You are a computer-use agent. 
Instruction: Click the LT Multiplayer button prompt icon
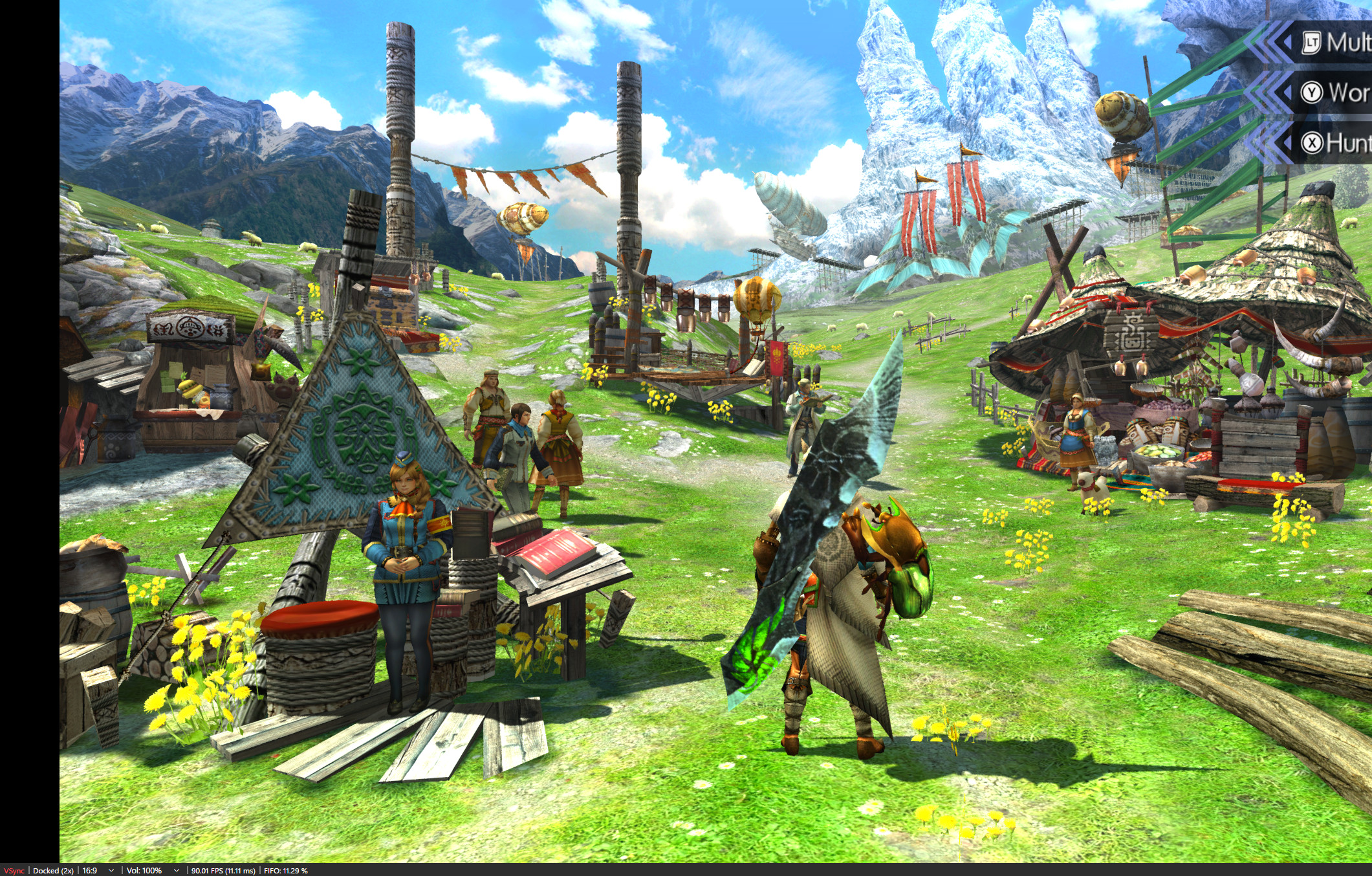(1312, 43)
